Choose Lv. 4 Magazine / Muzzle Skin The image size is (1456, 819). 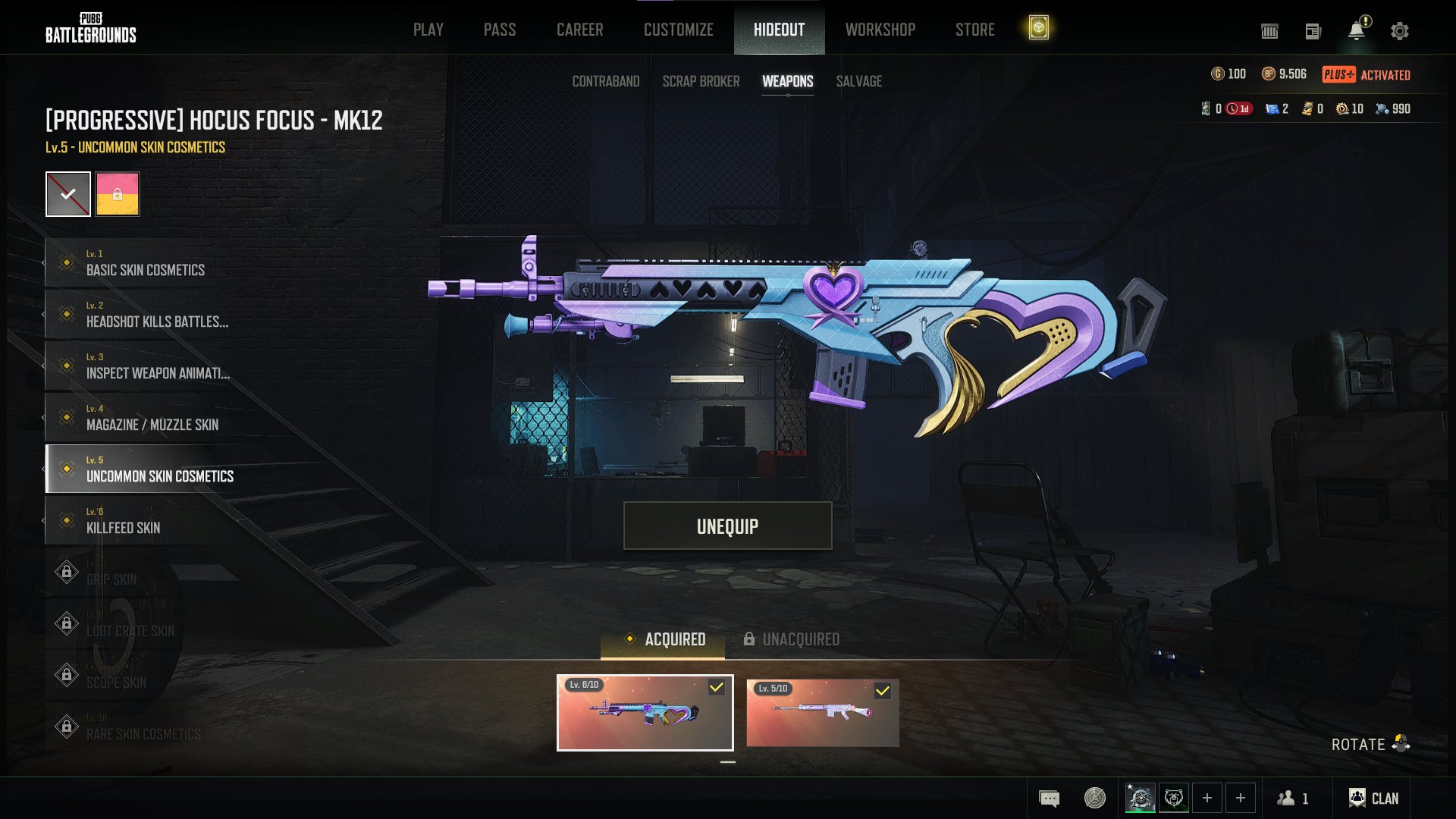[152, 418]
